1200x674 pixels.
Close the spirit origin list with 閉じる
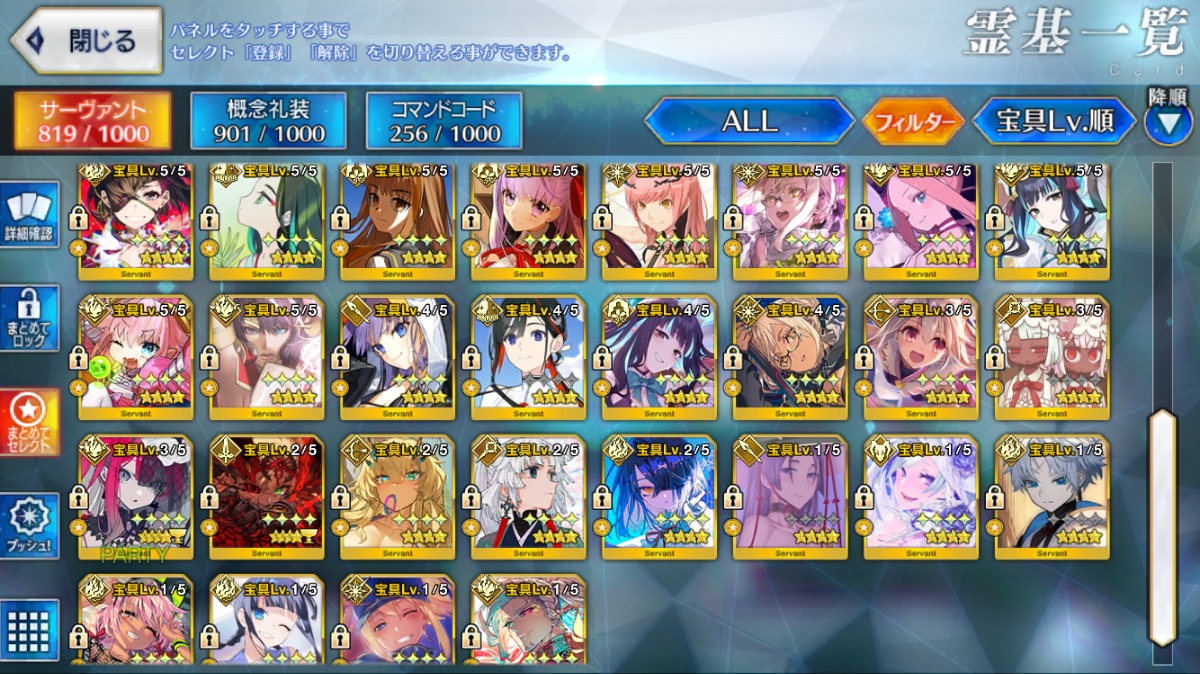pyautogui.click(x=86, y=41)
